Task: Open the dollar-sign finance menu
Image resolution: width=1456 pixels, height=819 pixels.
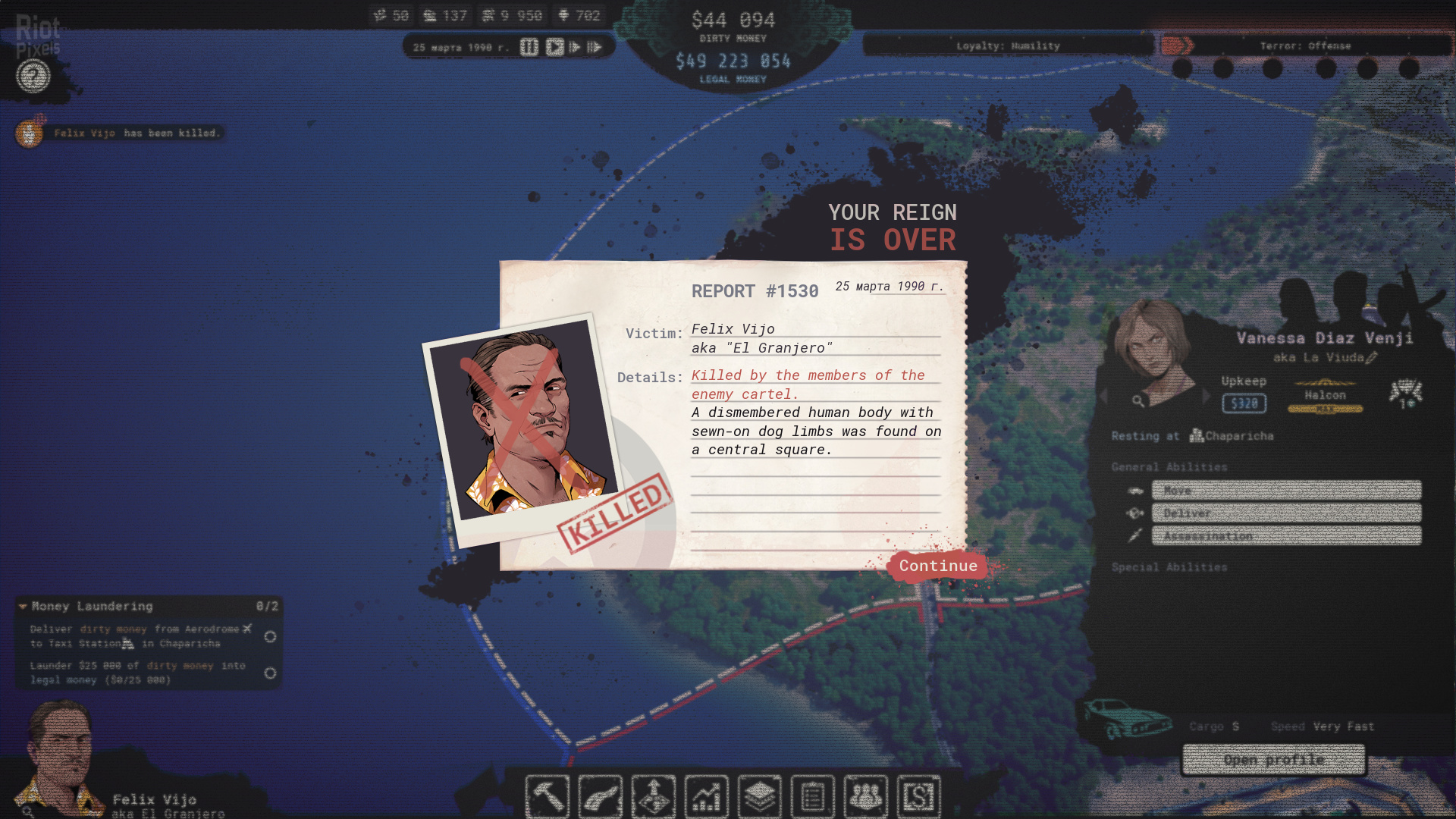Action: (x=918, y=796)
